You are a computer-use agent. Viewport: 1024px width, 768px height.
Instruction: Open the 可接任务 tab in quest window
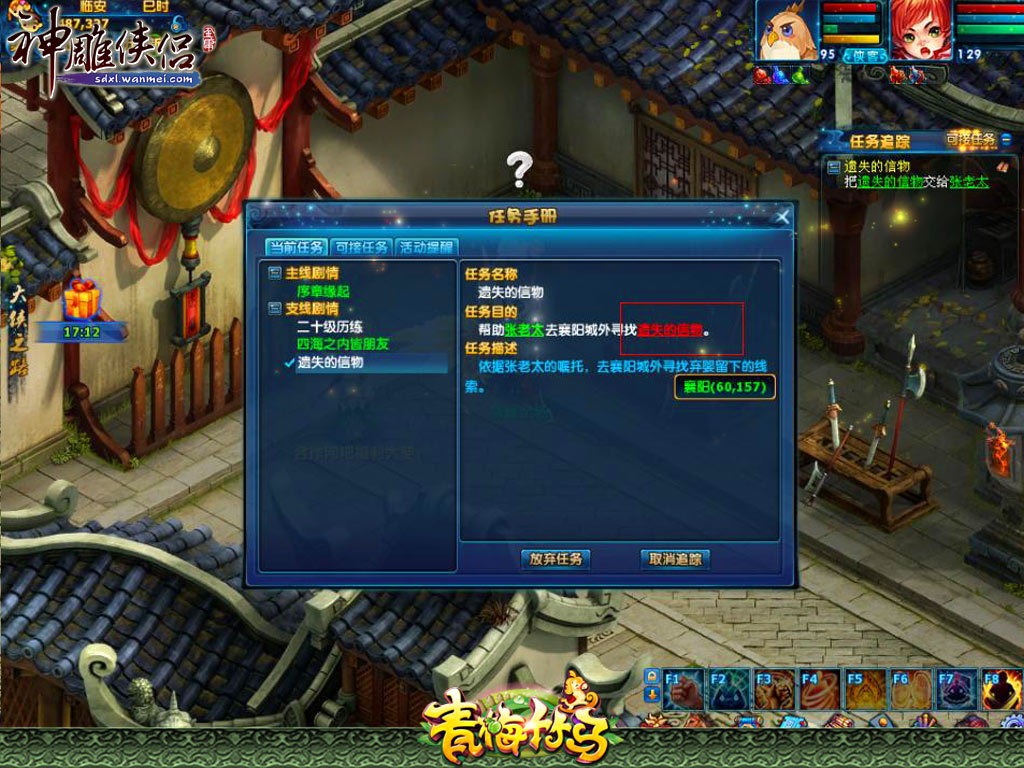click(x=360, y=248)
